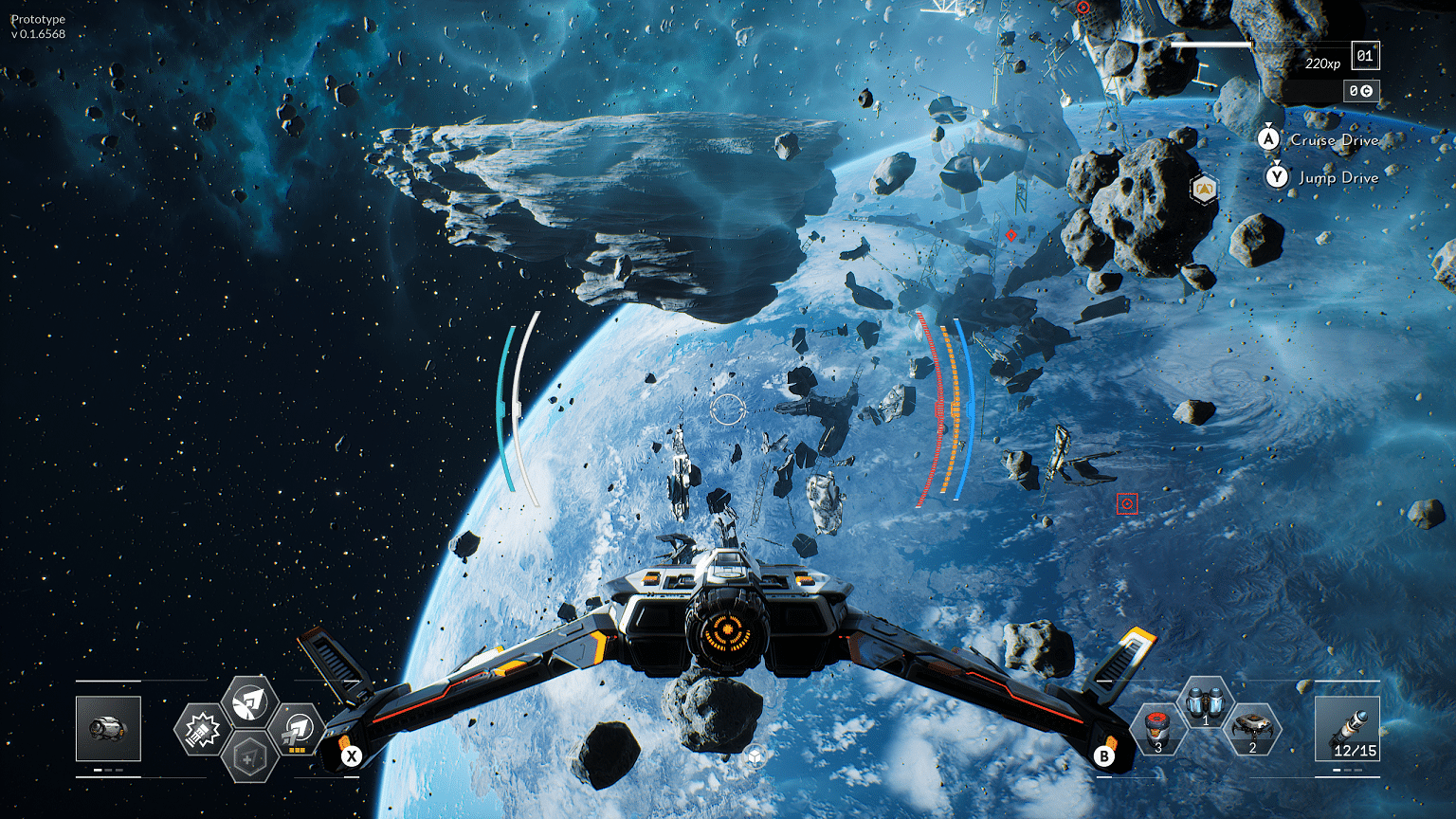Use the twin blue tanks consumable
This screenshot has width=1456, height=819.
[1205, 703]
